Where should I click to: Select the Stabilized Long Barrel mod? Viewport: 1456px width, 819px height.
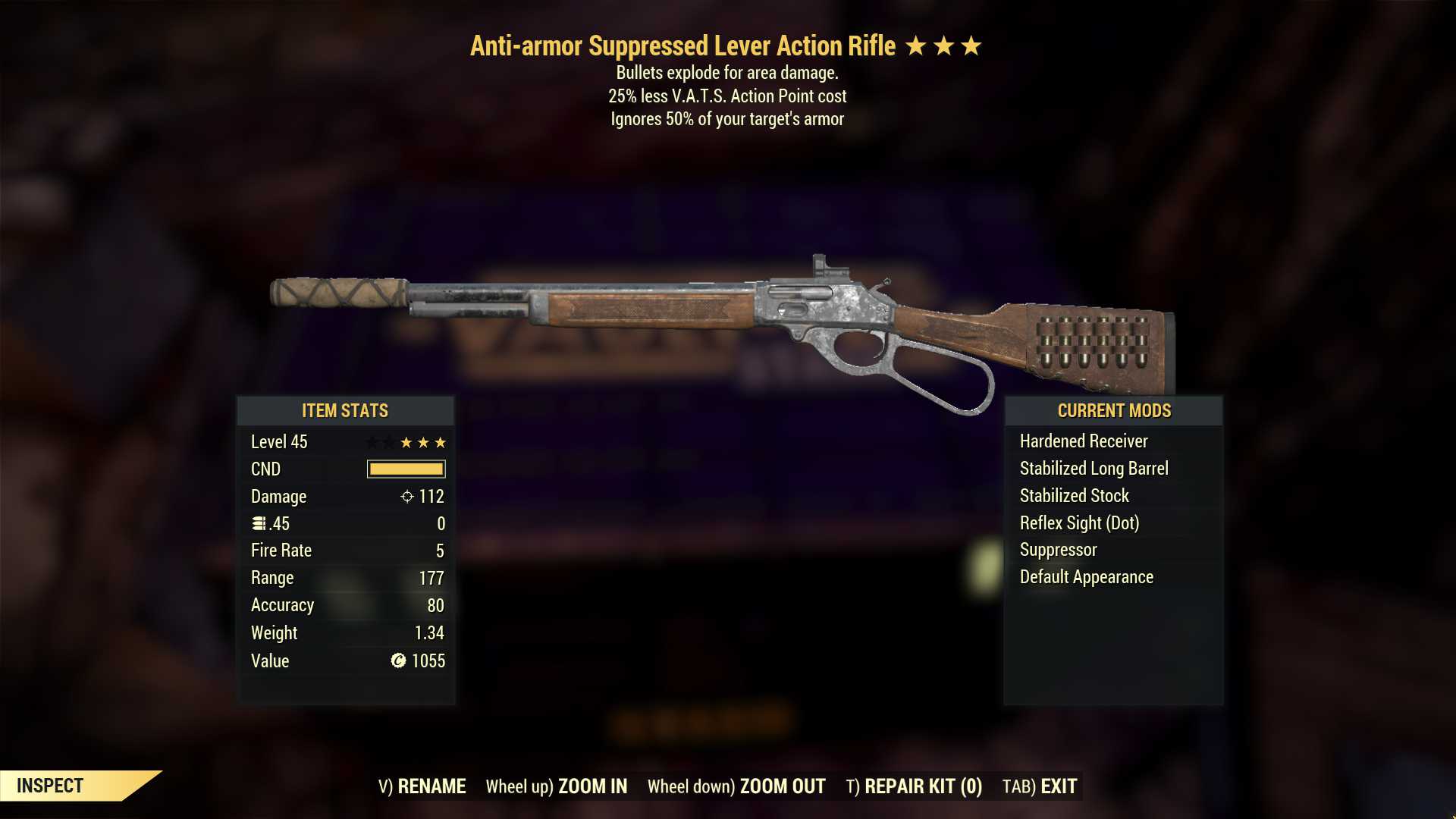(1093, 468)
